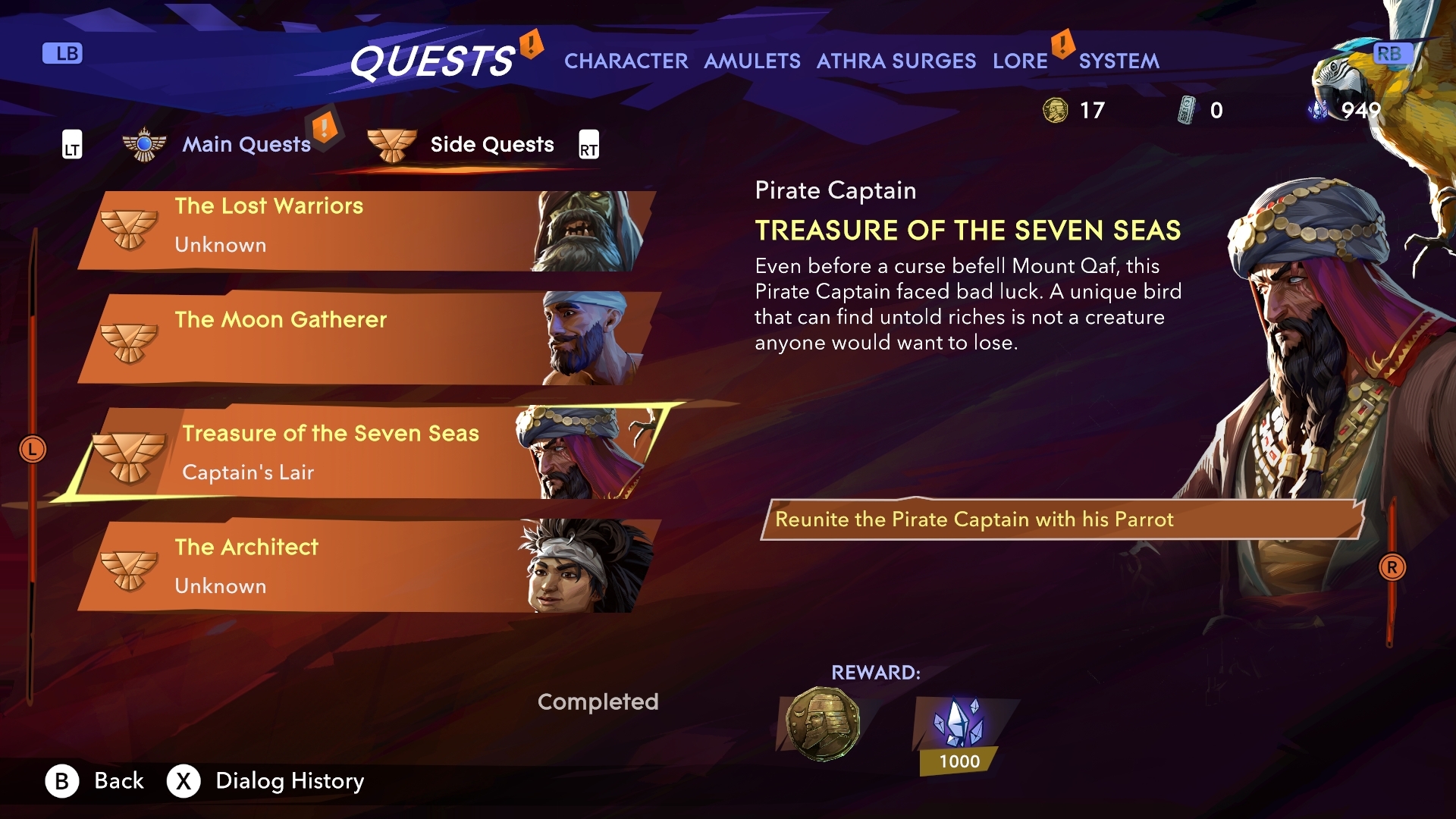The height and width of the screenshot is (819, 1456).
Task: Inspect the gold coin reward icon
Action: (x=823, y=723)
